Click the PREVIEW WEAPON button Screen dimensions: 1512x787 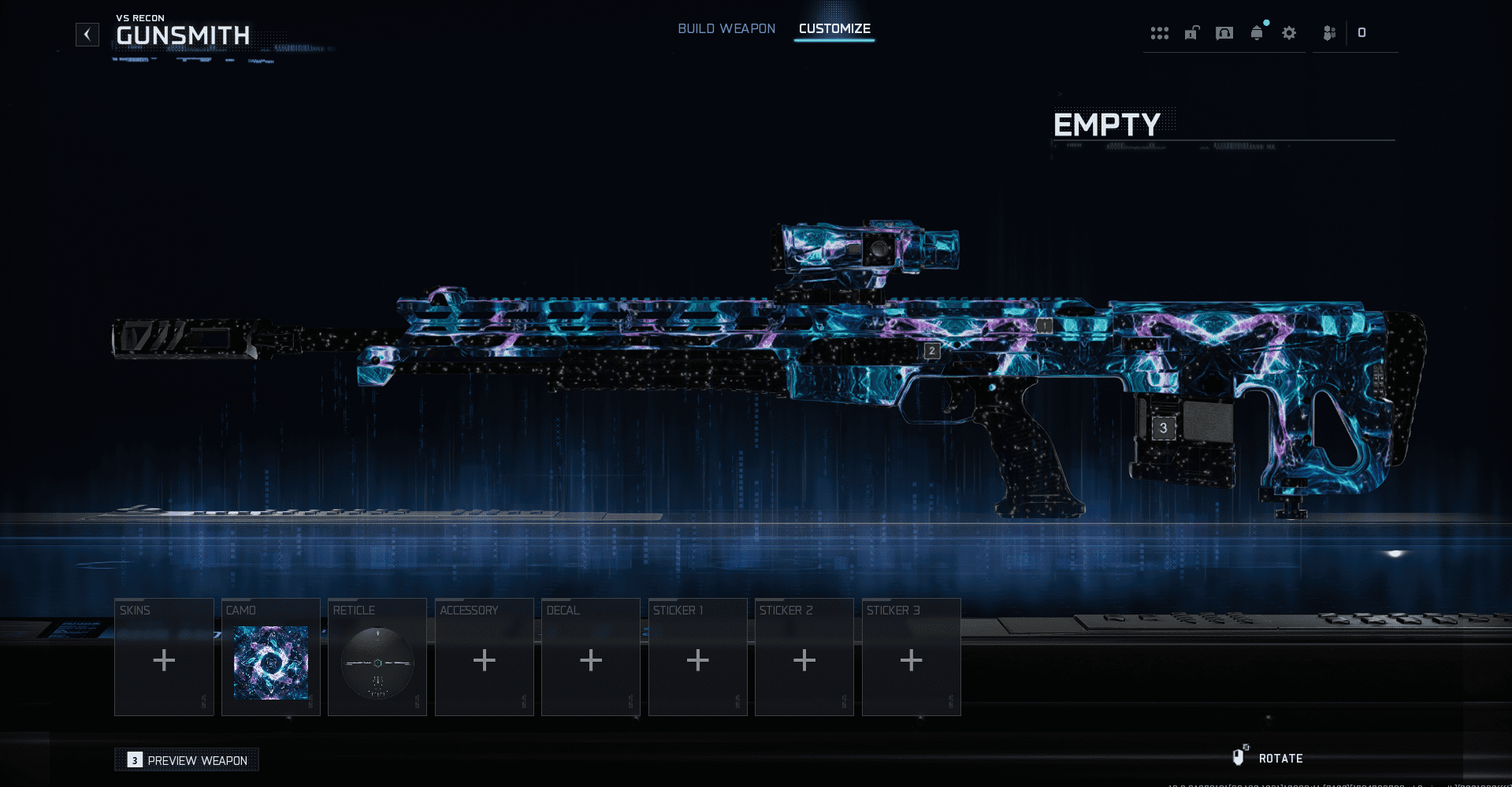pos(187,759)
